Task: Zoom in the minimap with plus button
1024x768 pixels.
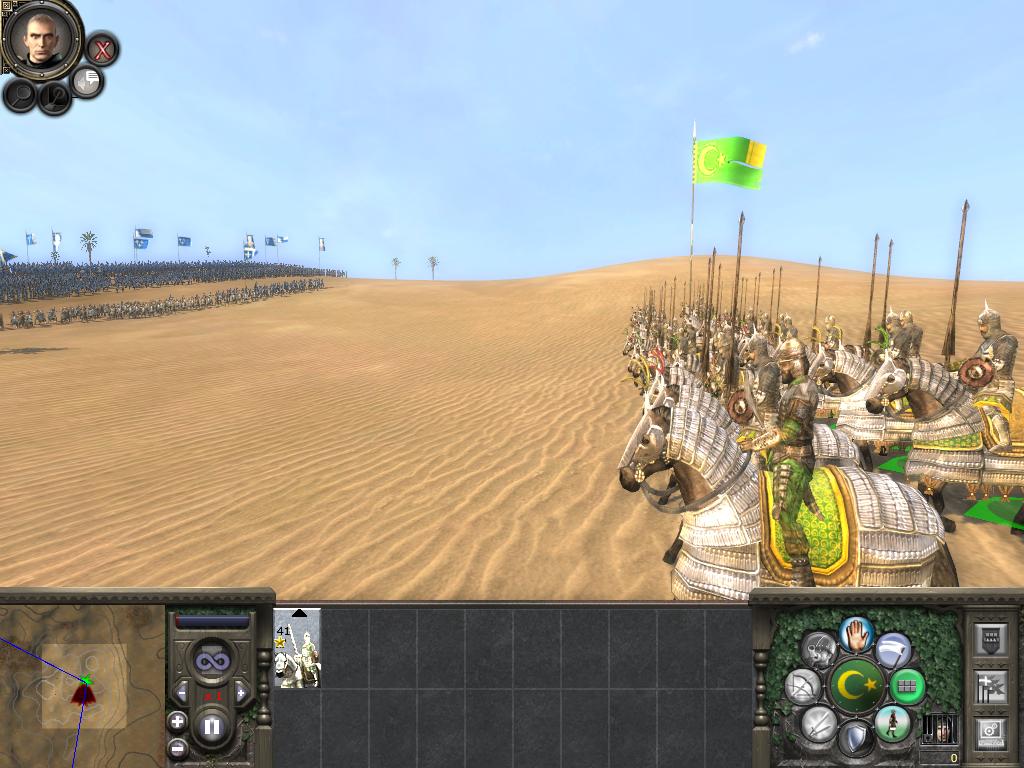Action: (177, 721)
